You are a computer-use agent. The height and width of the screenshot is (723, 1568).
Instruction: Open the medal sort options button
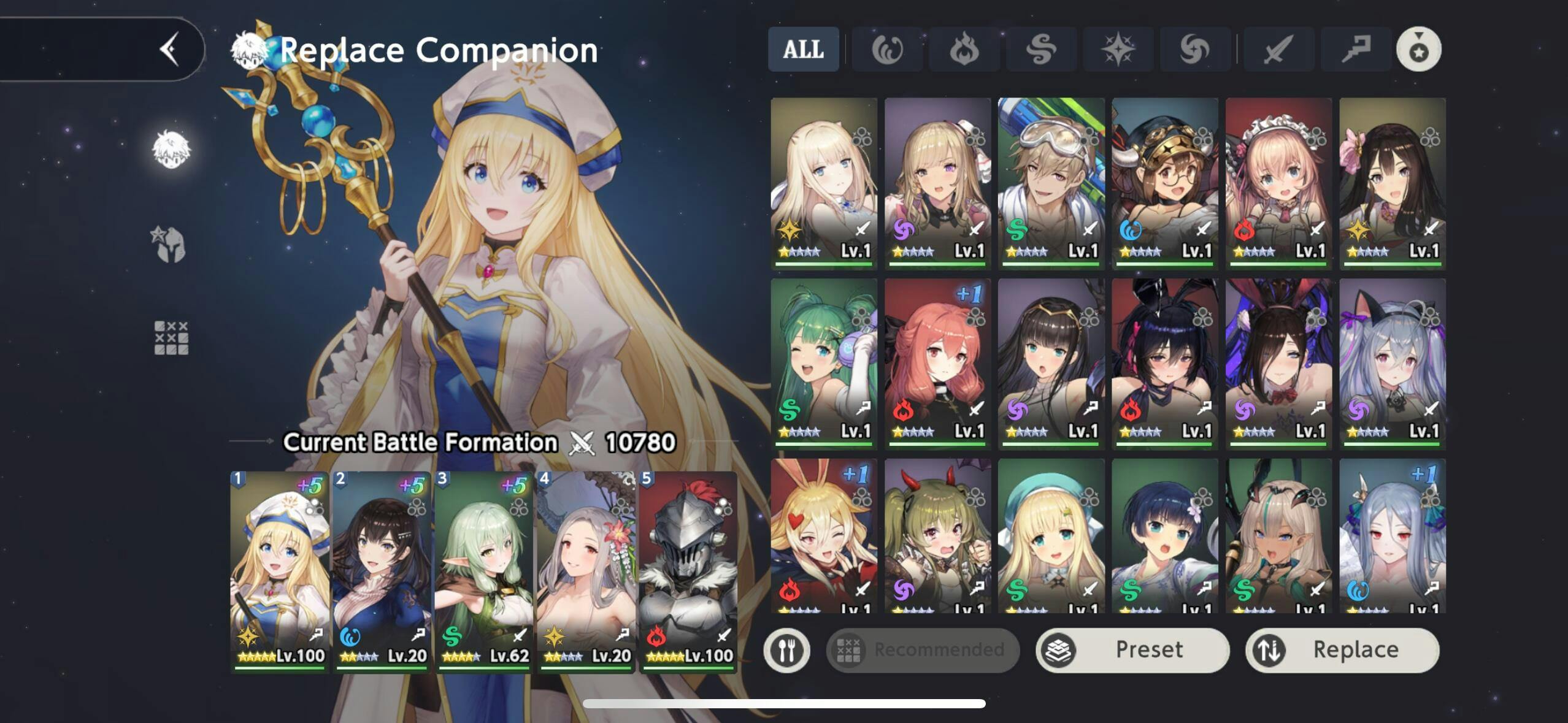click(x=1418, y=49)
